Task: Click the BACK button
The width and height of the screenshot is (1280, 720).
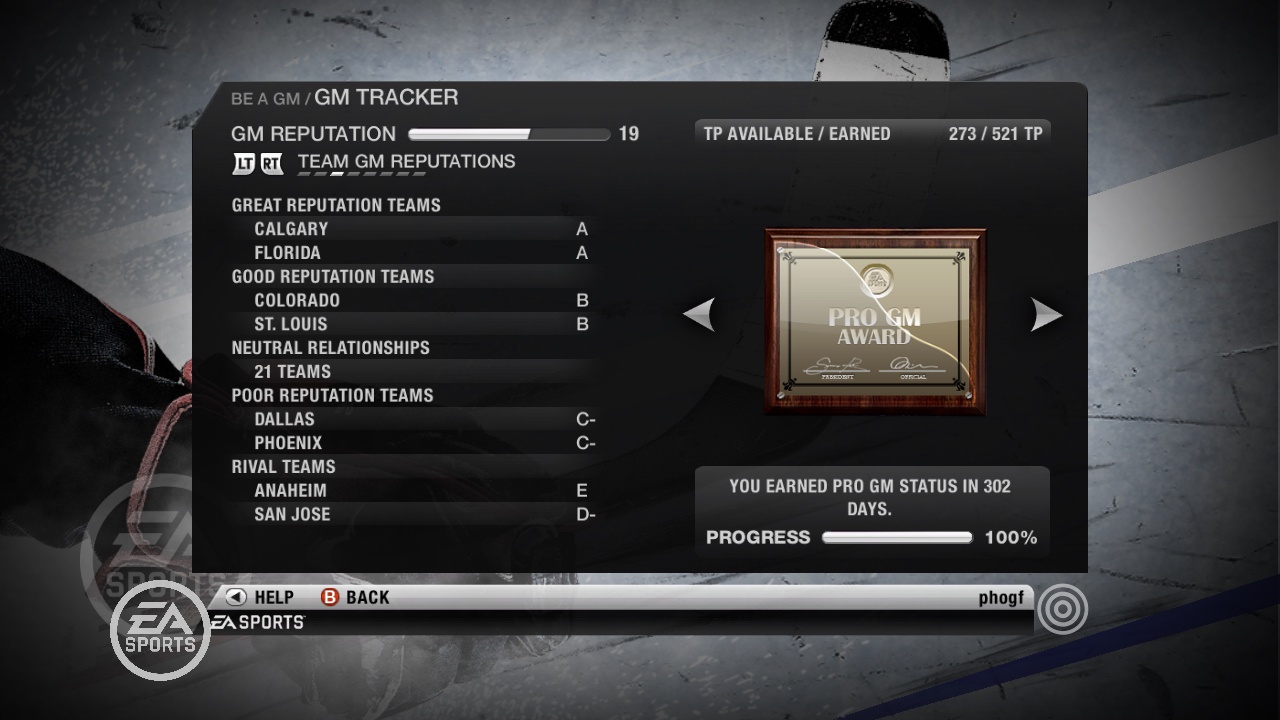Action: pos(367,597)
